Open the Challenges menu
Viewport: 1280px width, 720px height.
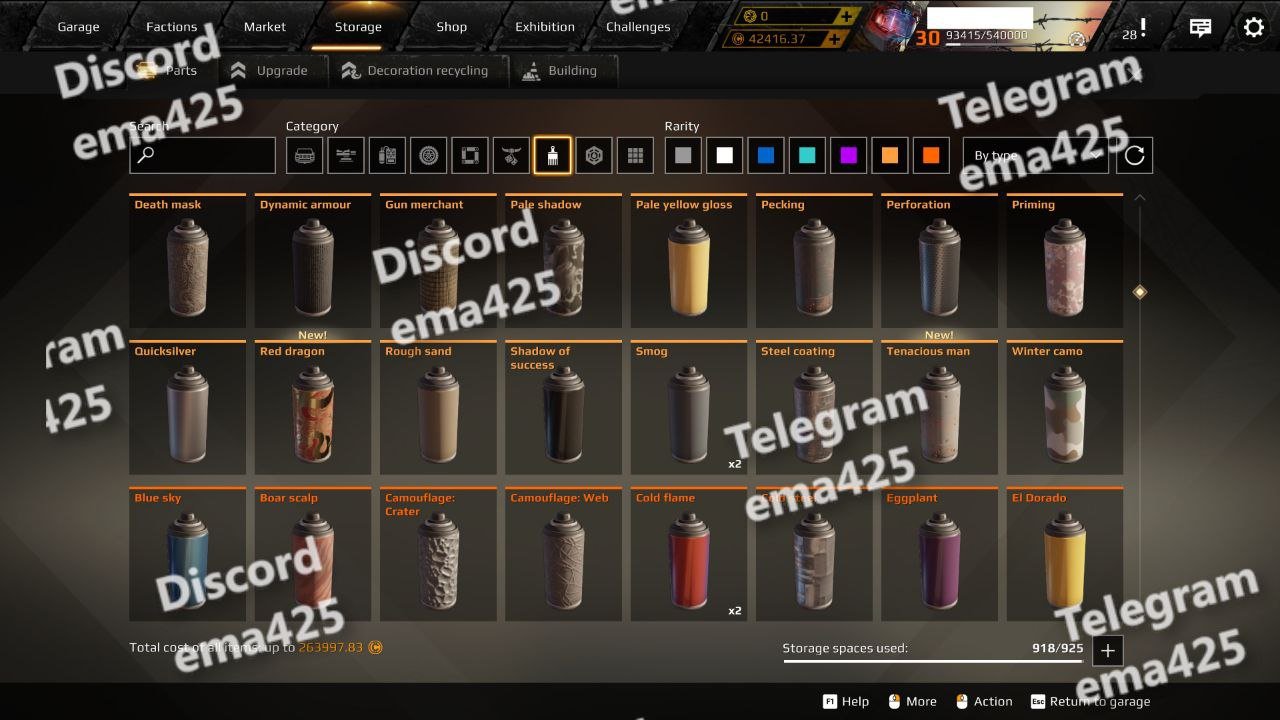pos(638,27)
